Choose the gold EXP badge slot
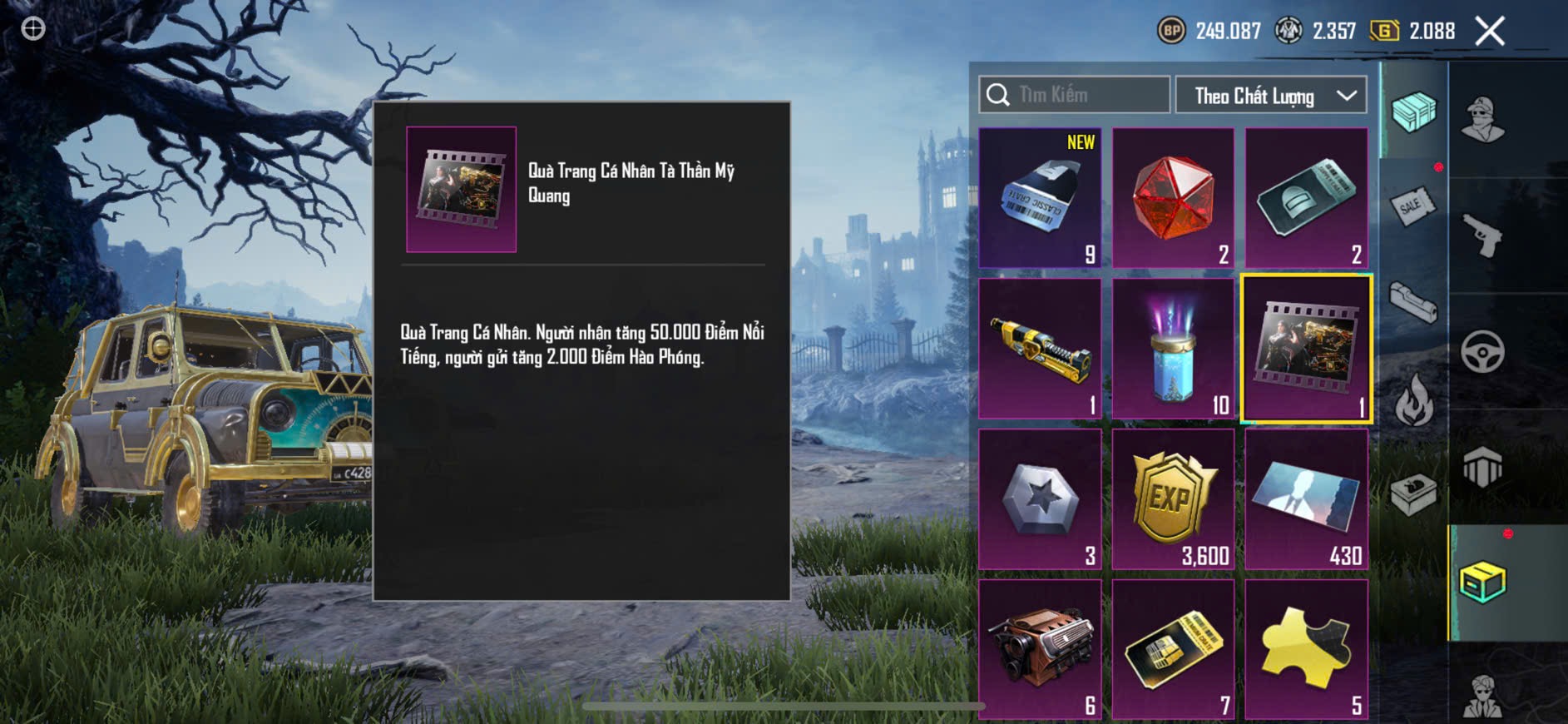Image resolution: width=1568 pixels, height=724 pixels. click(1173, 499)
